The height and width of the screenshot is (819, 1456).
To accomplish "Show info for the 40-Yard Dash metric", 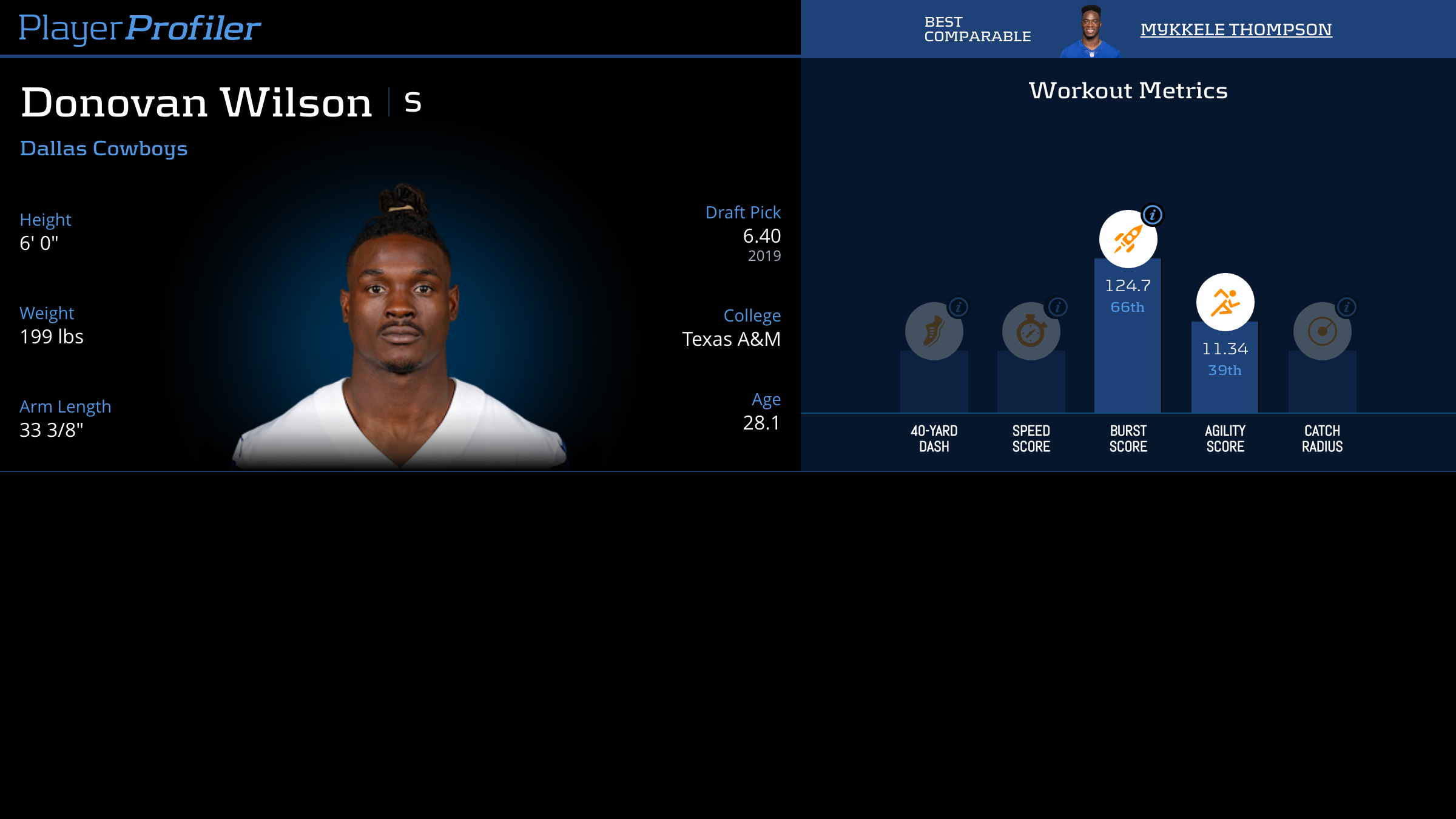I will tap(959, 307).
